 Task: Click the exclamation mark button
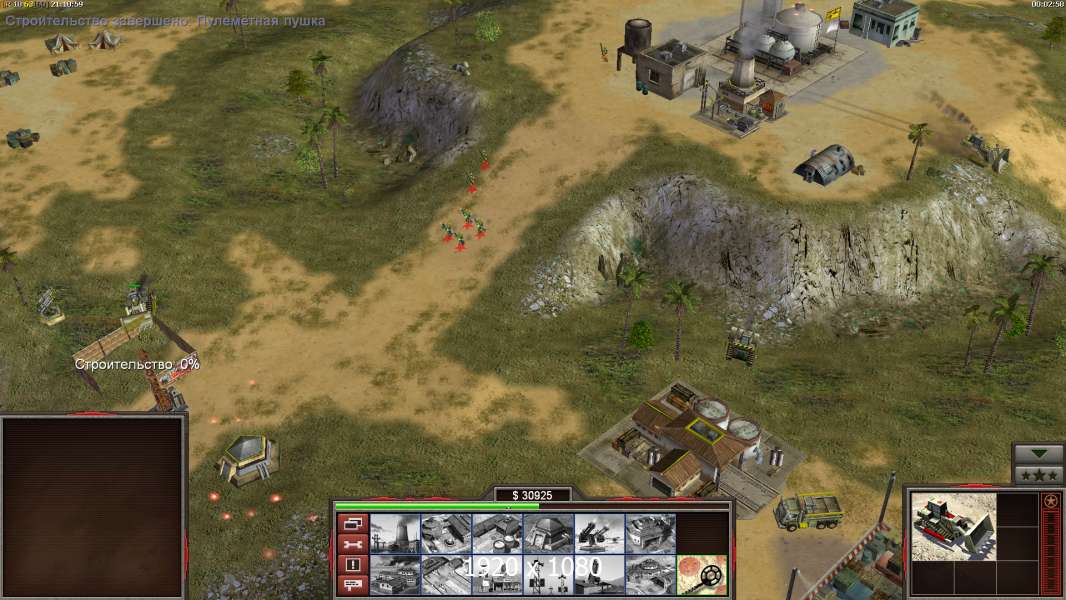352,565
